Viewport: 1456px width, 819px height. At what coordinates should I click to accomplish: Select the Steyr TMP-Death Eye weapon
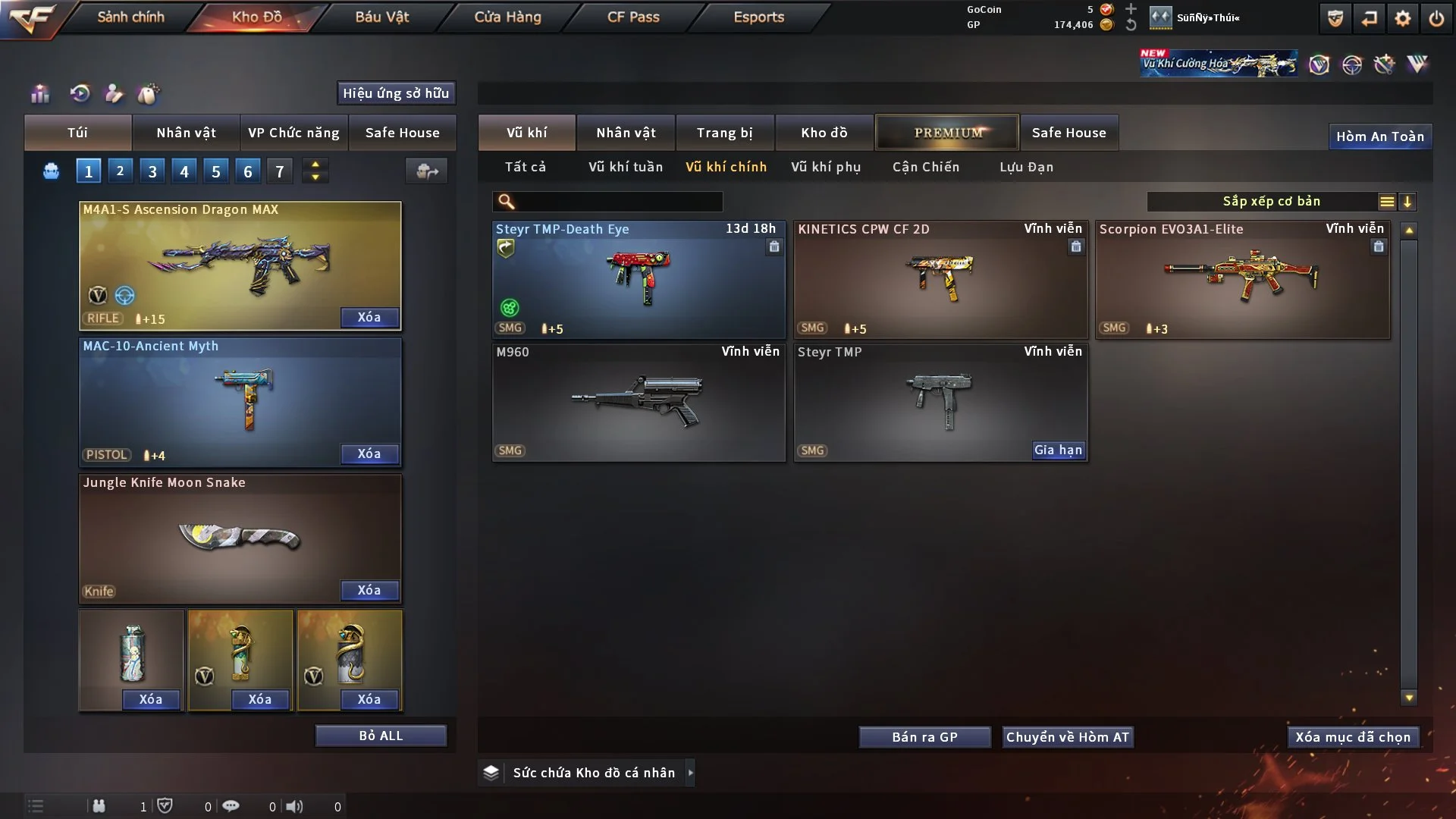pos(639,279)
